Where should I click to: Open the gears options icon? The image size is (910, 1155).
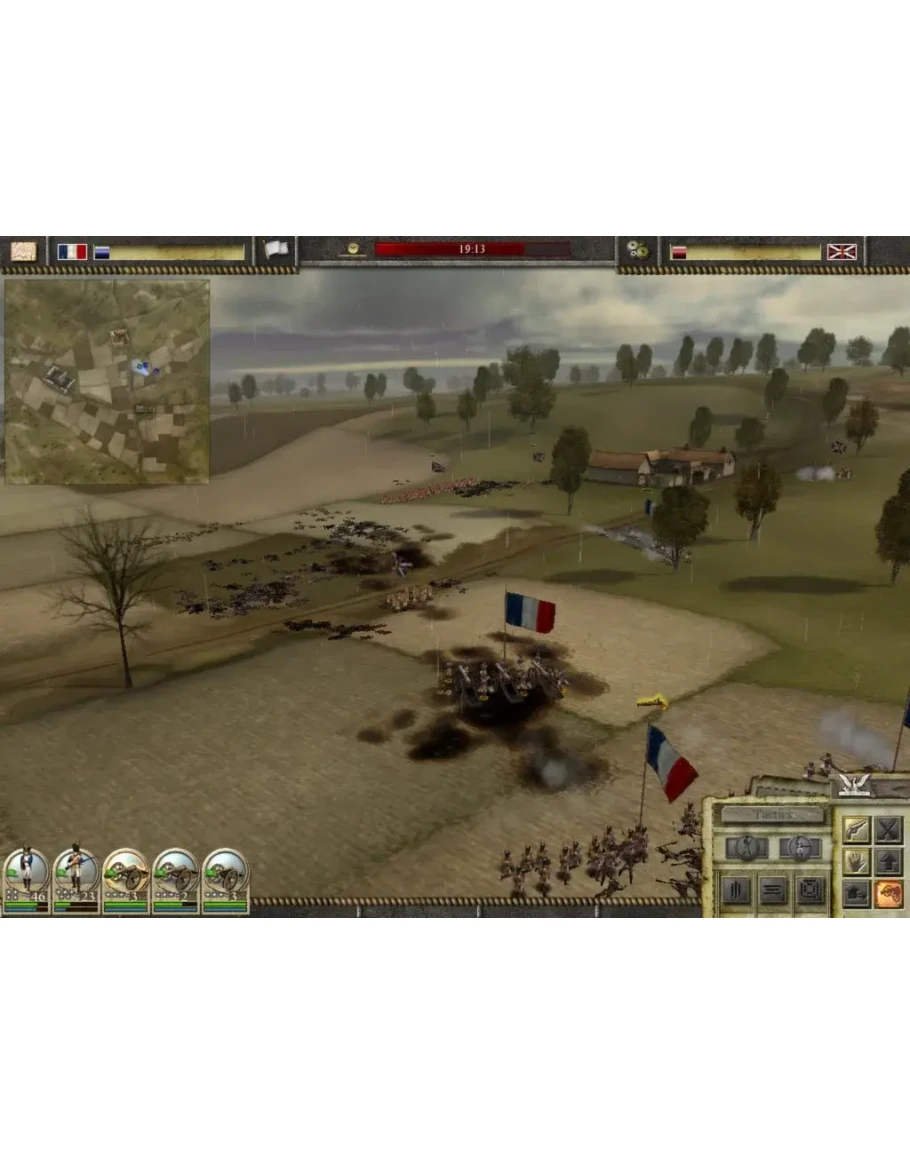point(637,250)
